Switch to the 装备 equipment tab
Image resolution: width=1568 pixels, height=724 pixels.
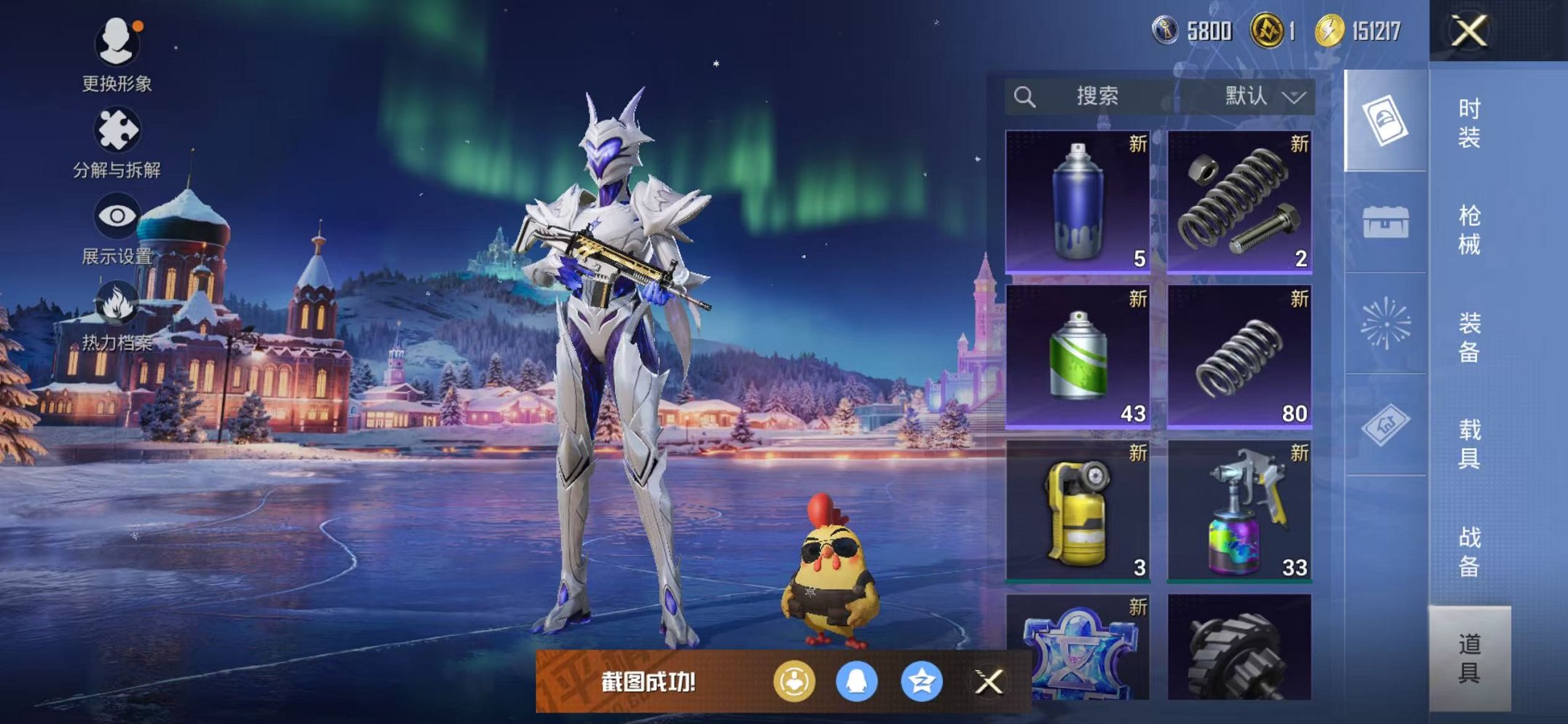[x=1469, y=337]
